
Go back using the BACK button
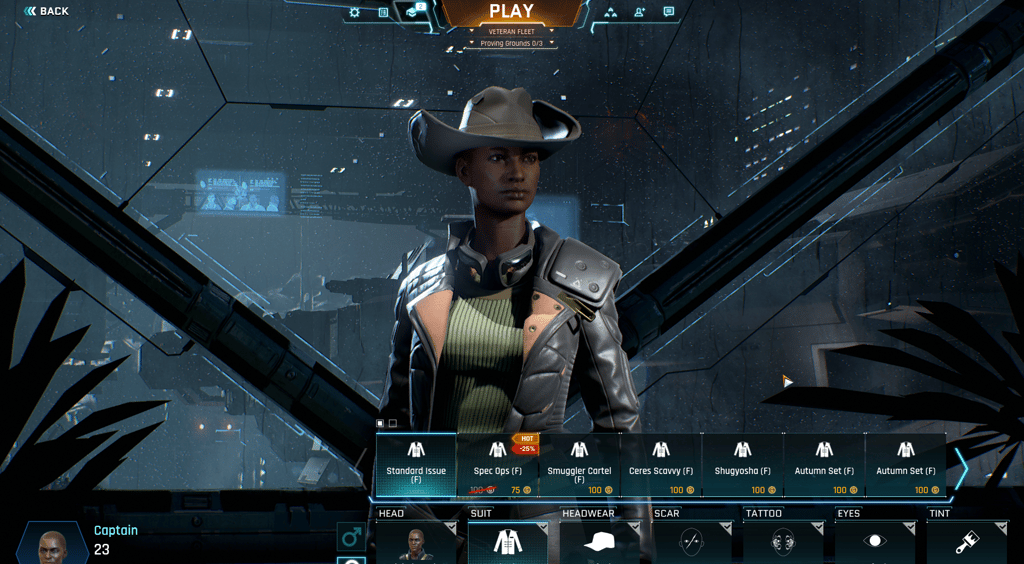tap(46, 11)
